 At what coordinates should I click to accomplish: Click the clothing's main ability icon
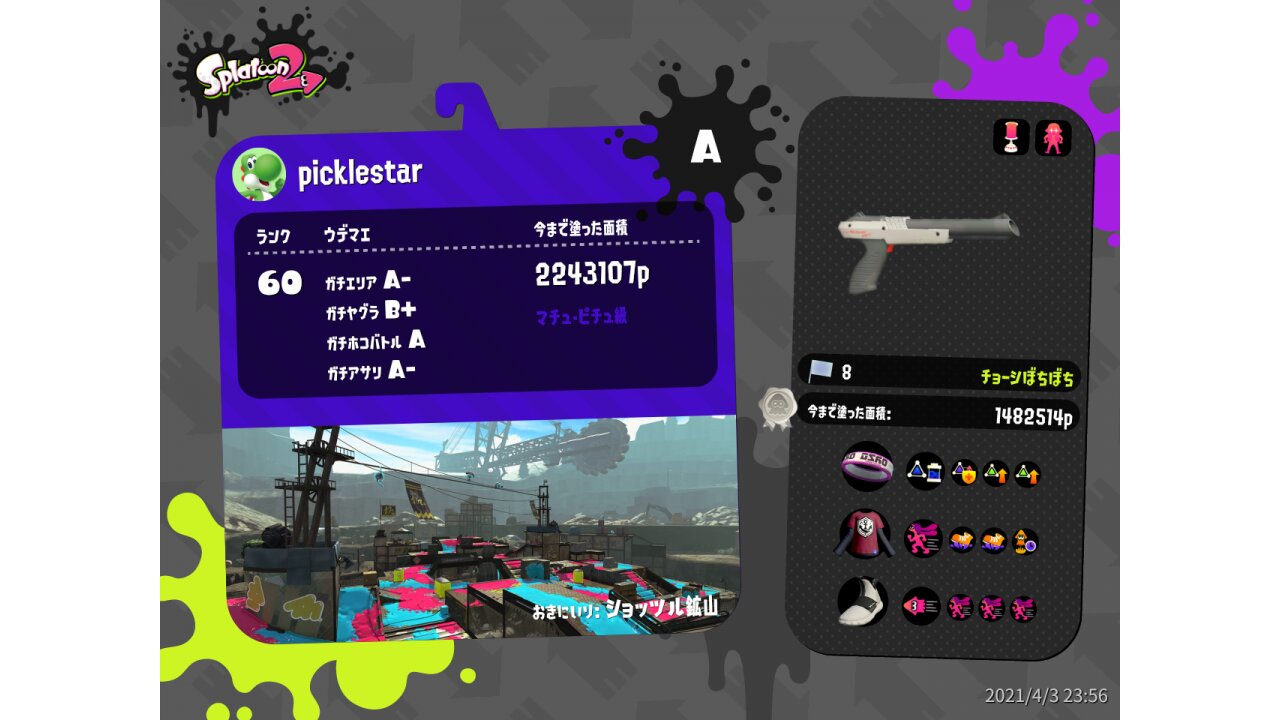pos(923,538)
